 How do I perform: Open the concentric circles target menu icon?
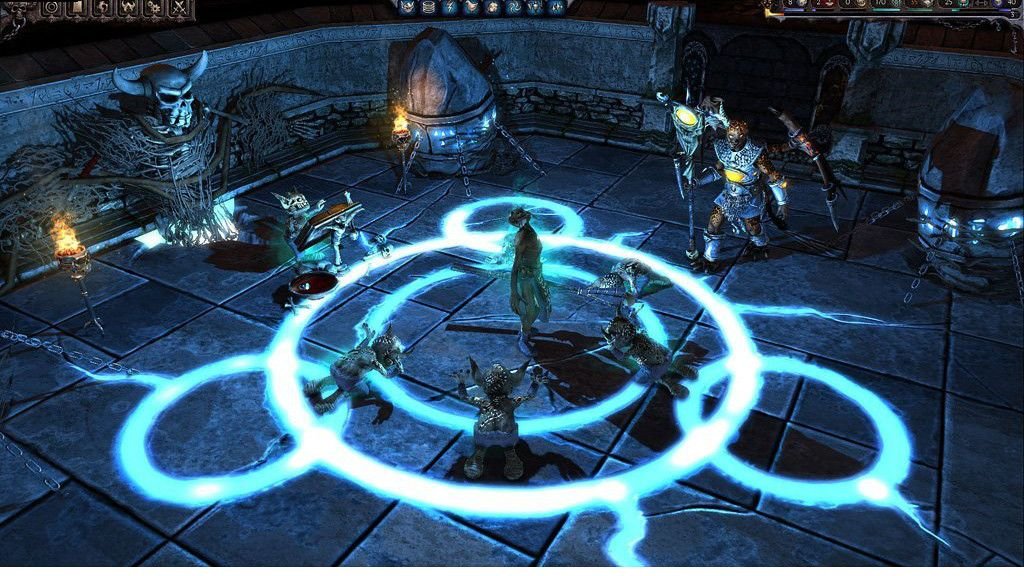coord(52,7)
